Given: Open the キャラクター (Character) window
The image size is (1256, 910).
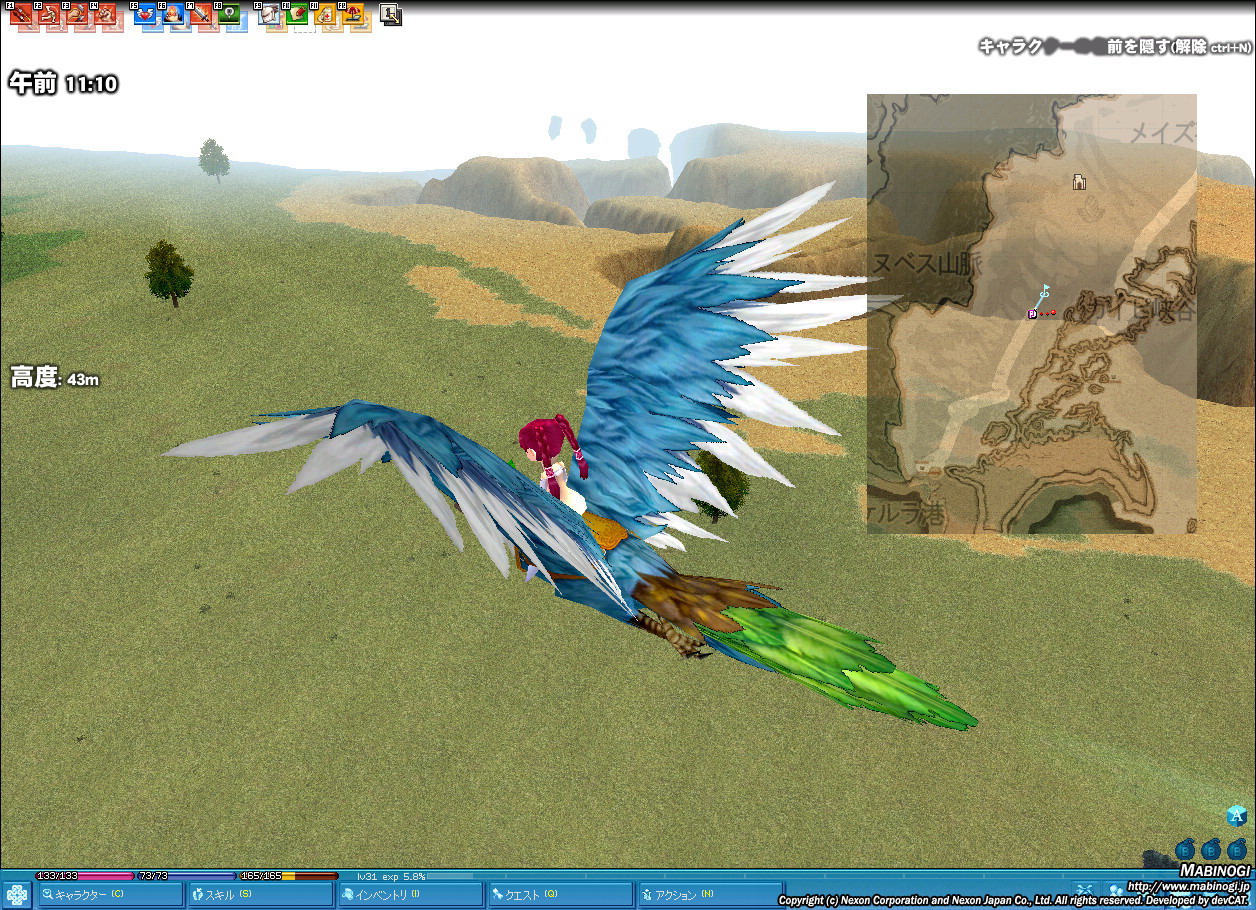Looking at the screenshot, I should pyautogui.click(x=111, y=895).
